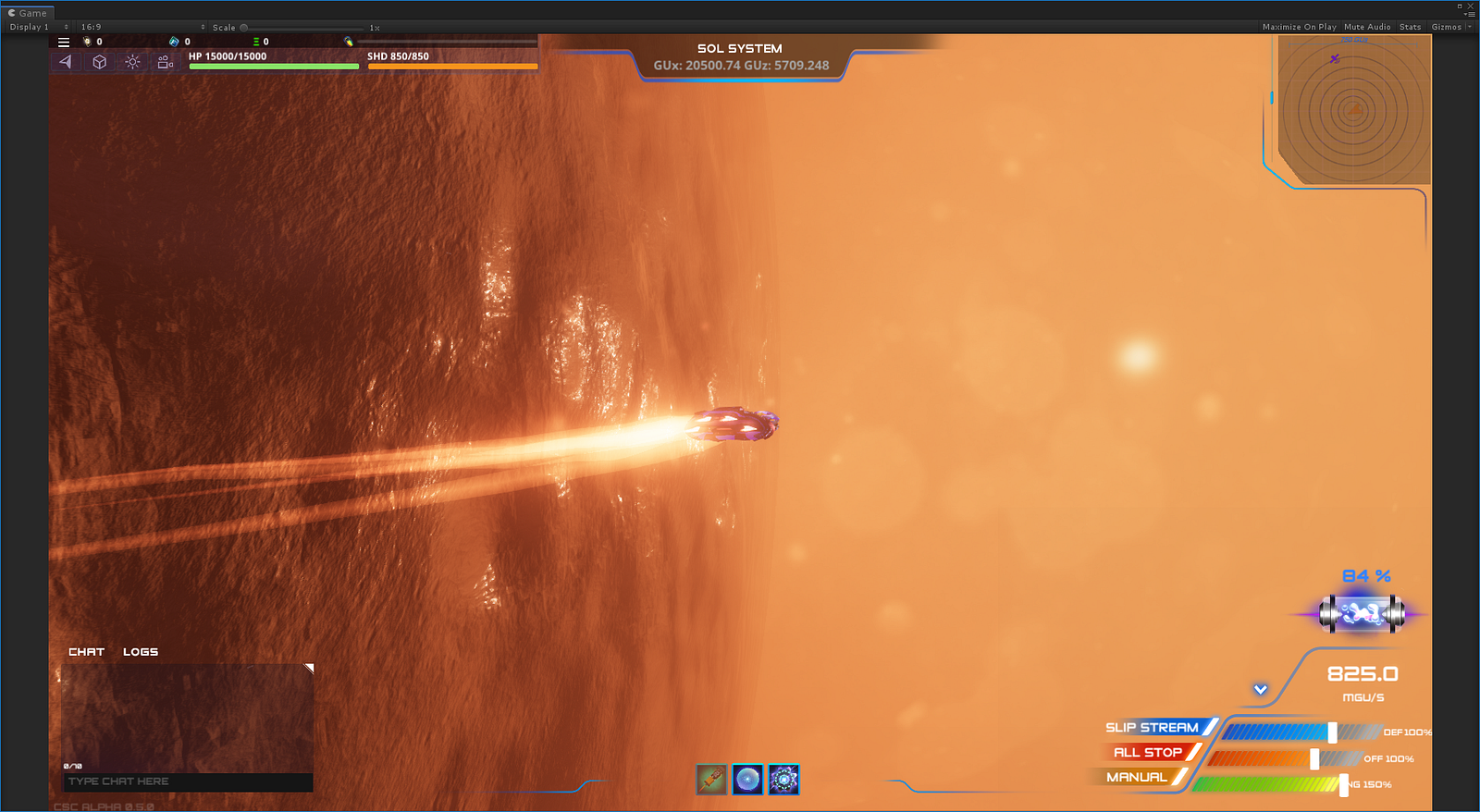1480x812 pixels.
Task: Collapse panel with the blue chevron arrow
Action: click(1260, 690)
